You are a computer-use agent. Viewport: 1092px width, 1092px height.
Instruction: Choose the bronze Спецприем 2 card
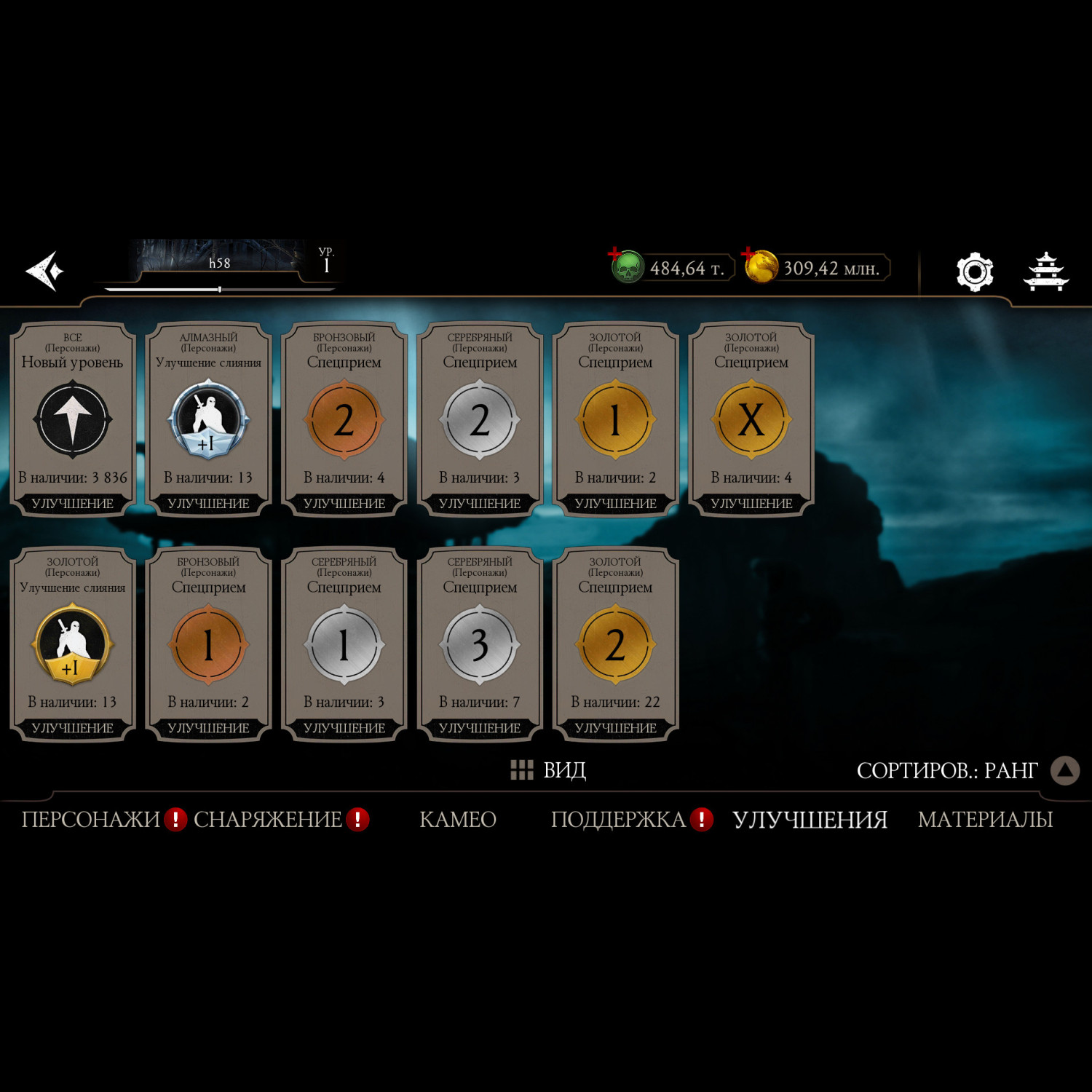coord(344,419)
